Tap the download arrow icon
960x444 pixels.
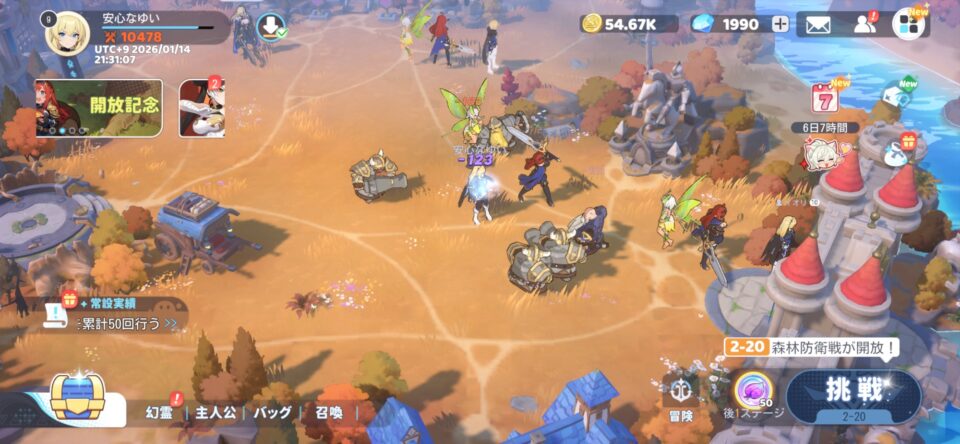[268, 27]
